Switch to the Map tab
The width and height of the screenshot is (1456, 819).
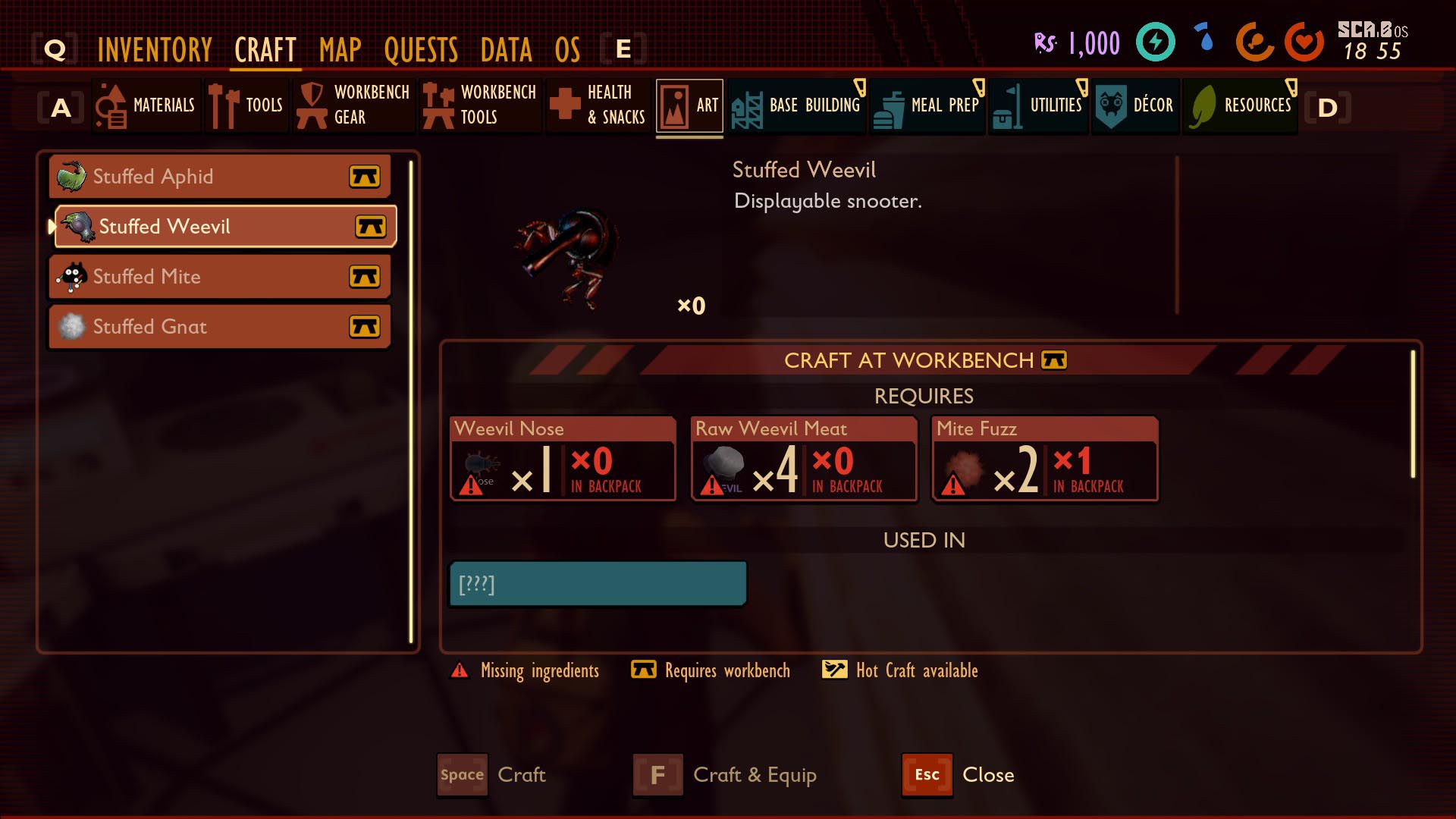pos(340,50)
